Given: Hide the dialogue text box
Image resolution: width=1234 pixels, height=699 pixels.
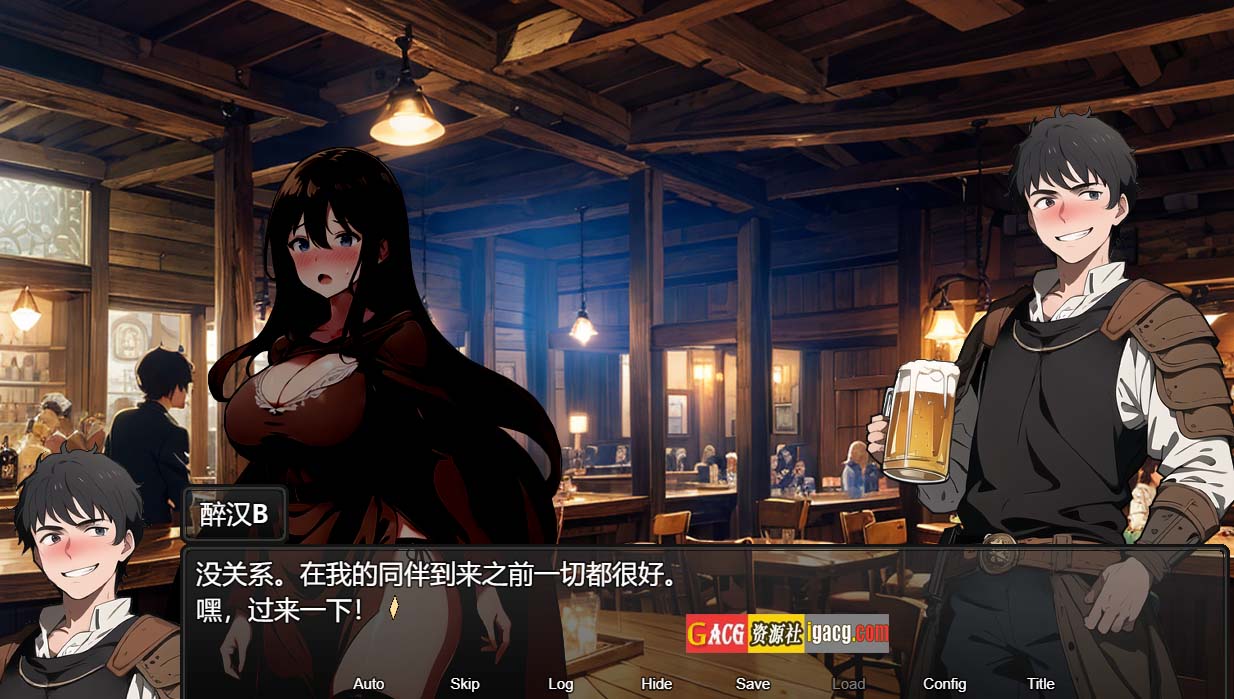Looking at the screenshot, I should [x=656, y=684].
